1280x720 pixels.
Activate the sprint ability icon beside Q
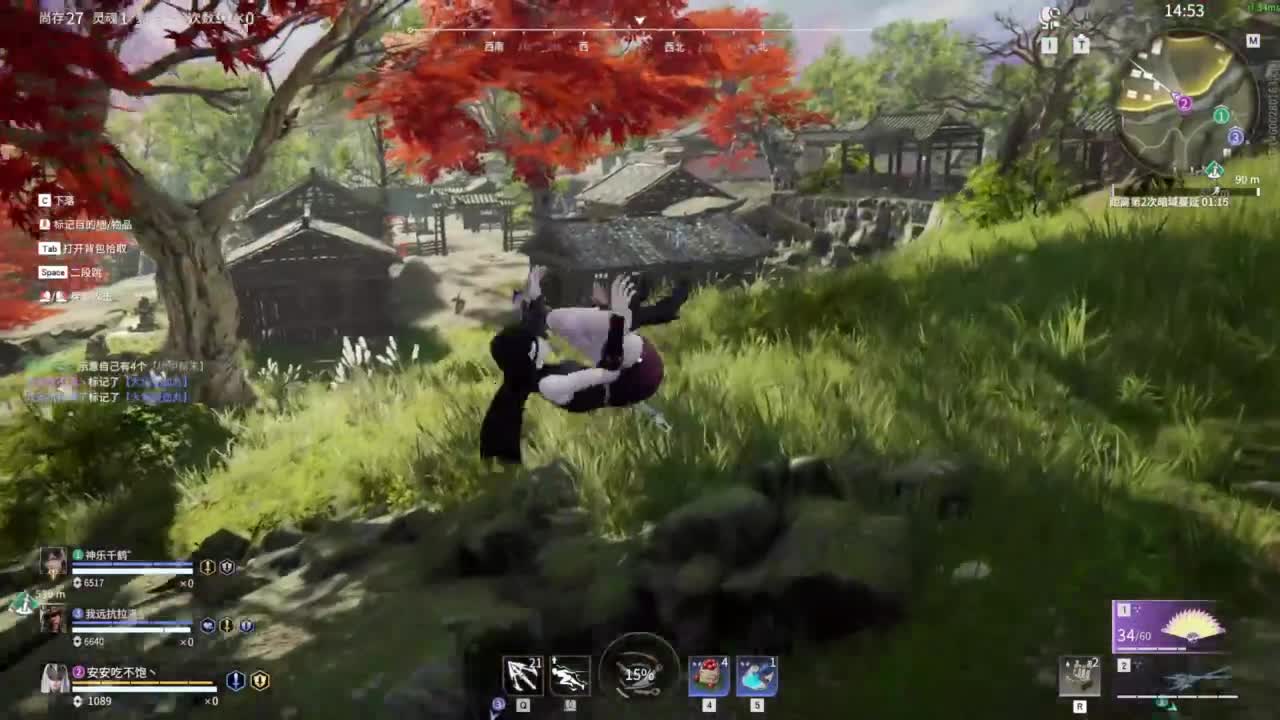tap(568, 675)
